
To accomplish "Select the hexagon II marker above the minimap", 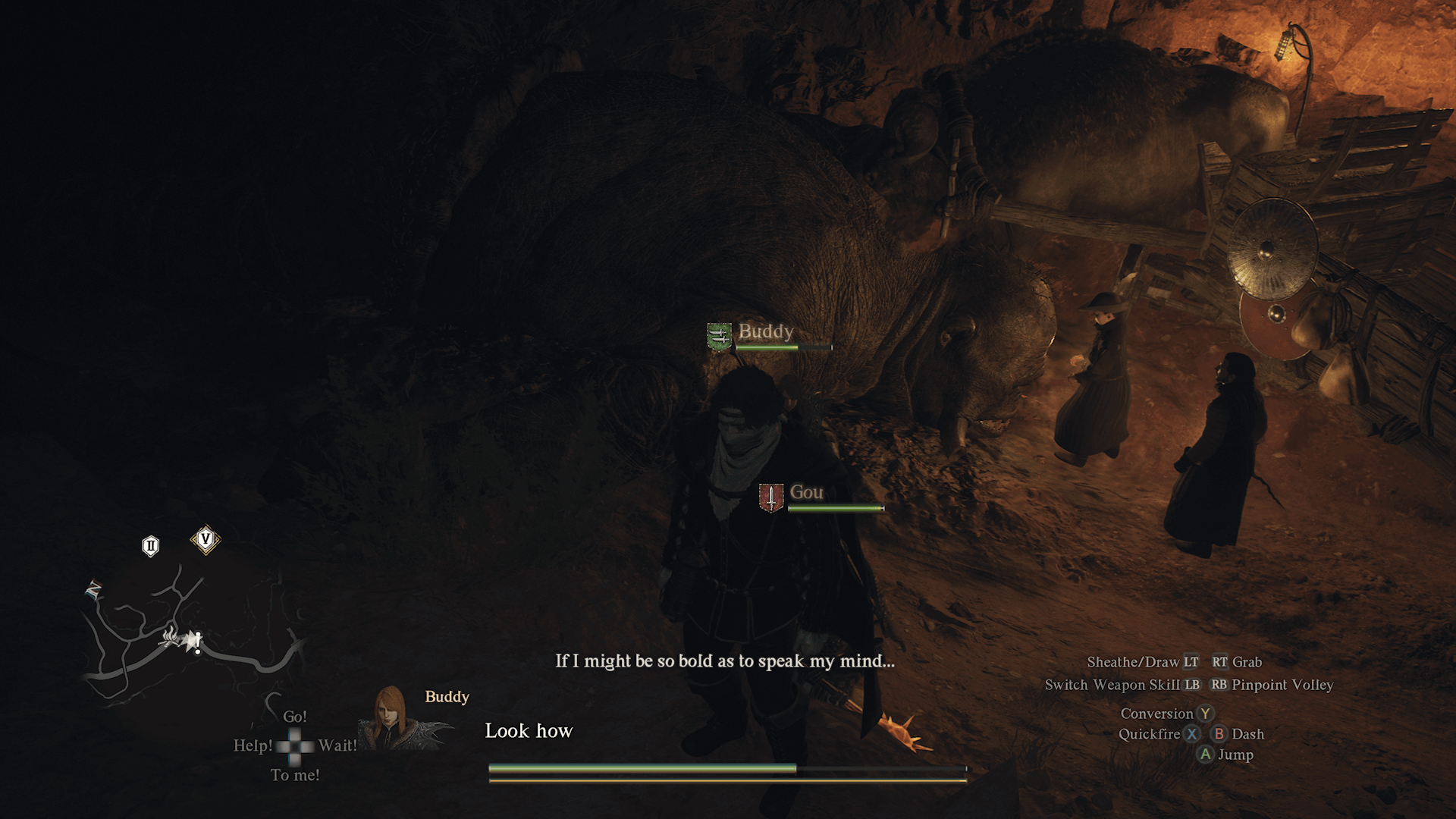I will point(151,546).
